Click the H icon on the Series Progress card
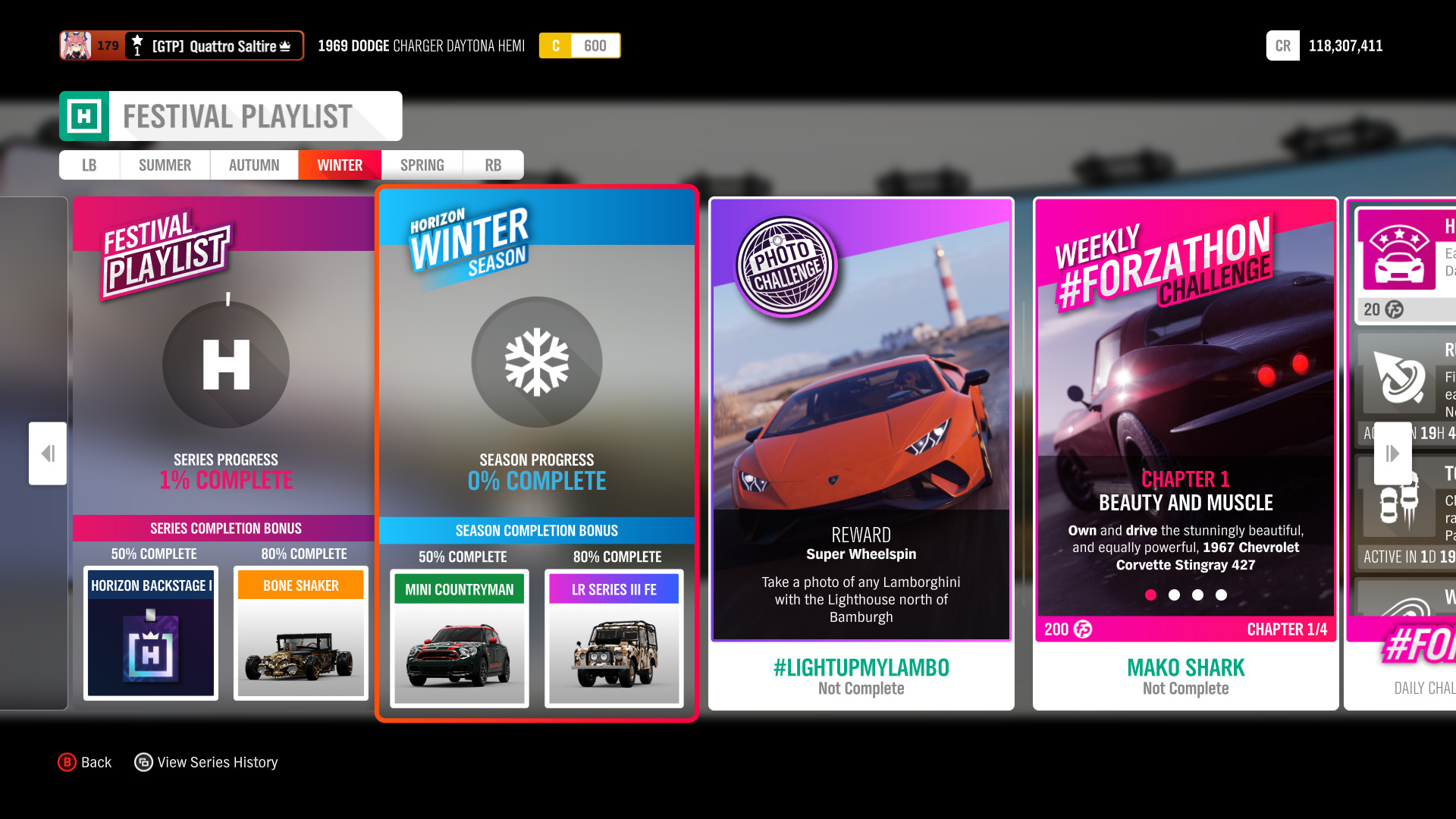 tap(224, 365)
